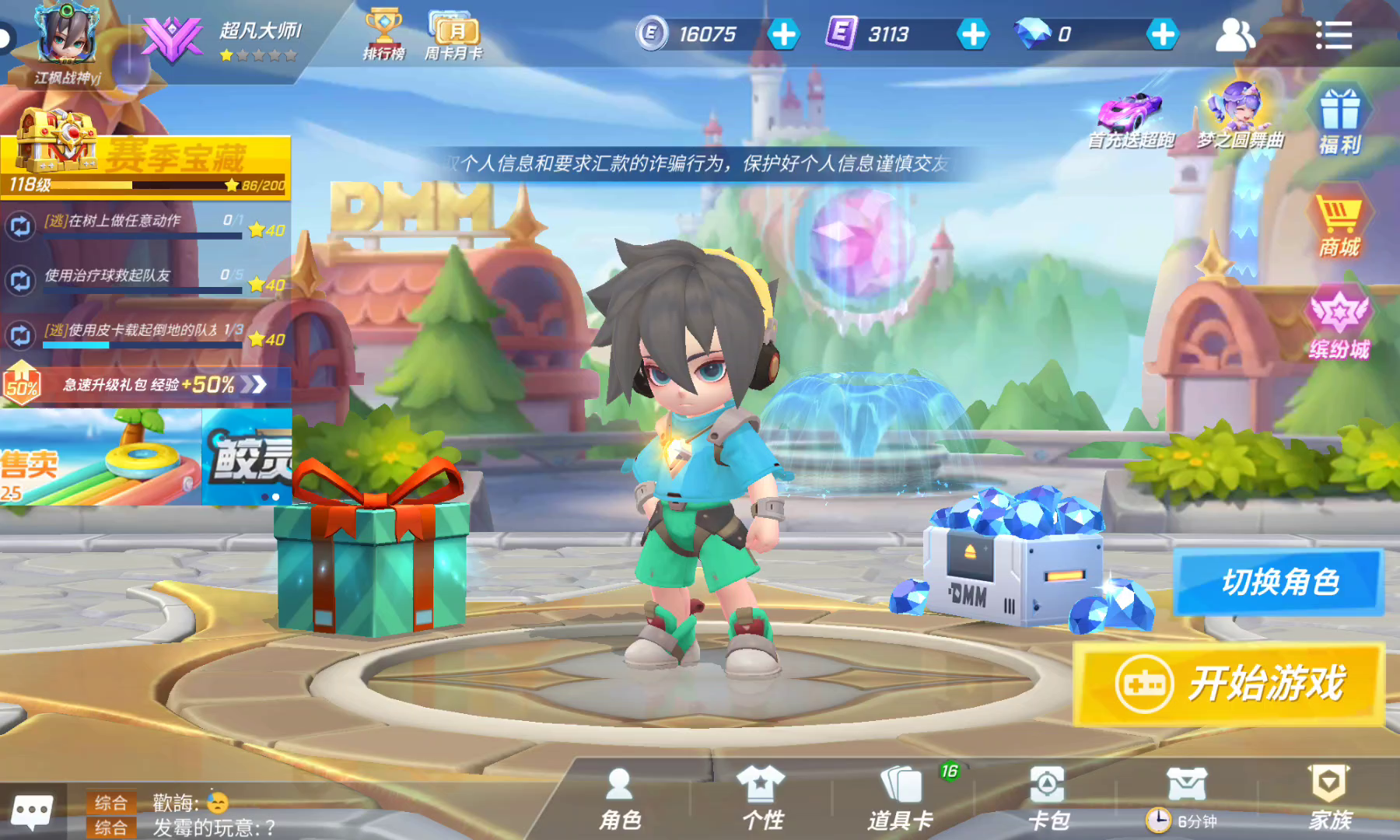This screenshot has height=840, width=1400.
Task: Click 切换角色 to switch character
Action: click(1279, 582)
